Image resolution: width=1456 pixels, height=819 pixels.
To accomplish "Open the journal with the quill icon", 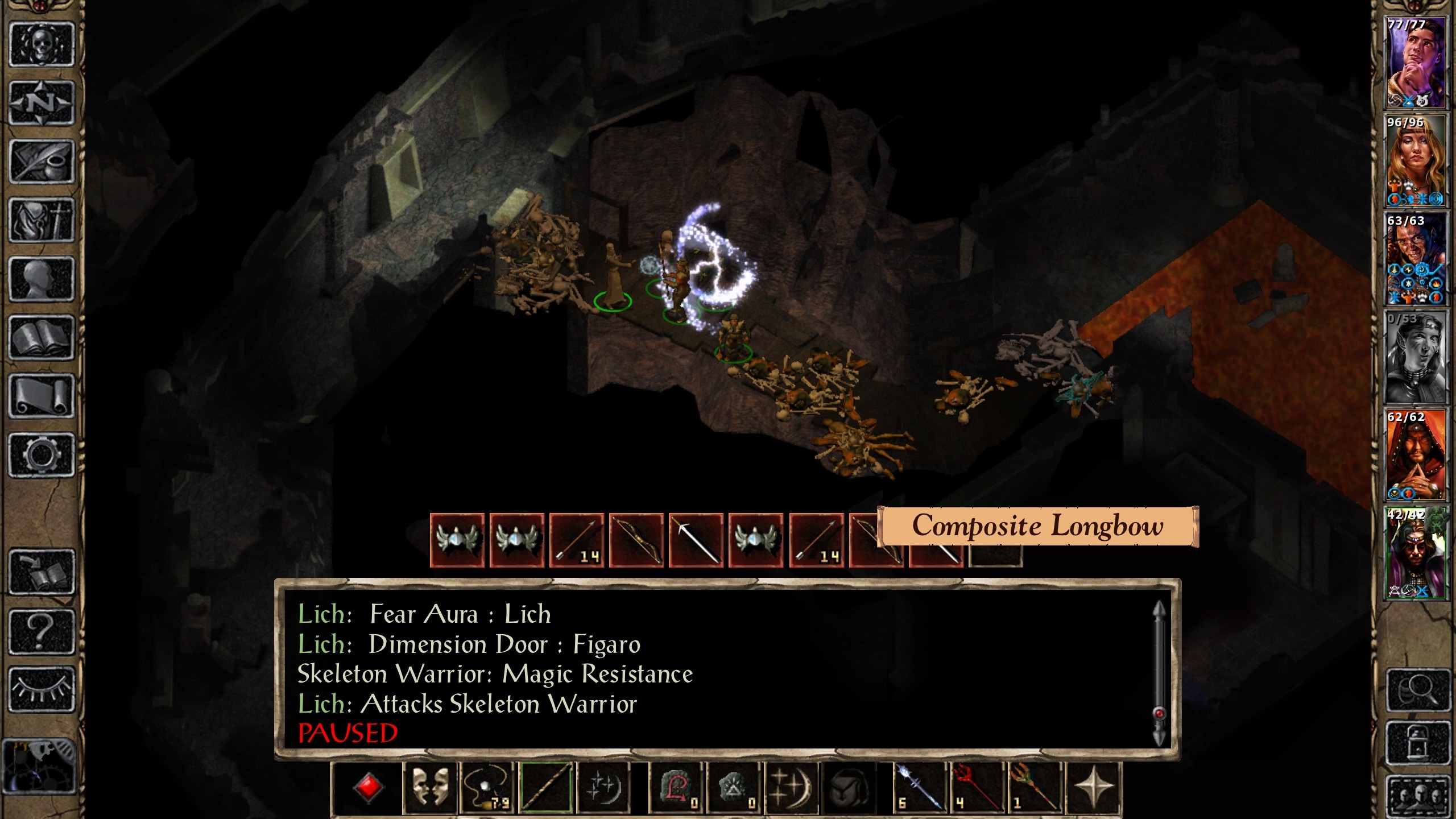I will click(42, 162).
